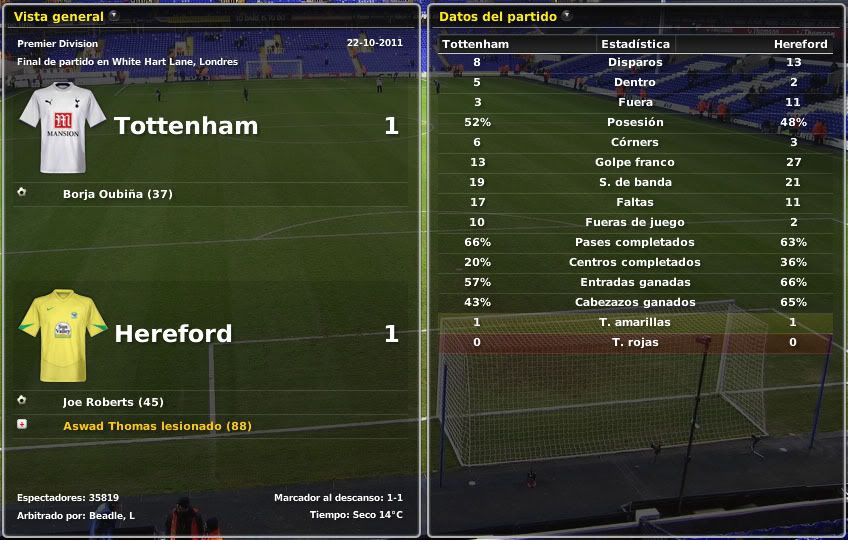Select the Posesión statistics row
The image size is (848, 540).
pos(635,122)
